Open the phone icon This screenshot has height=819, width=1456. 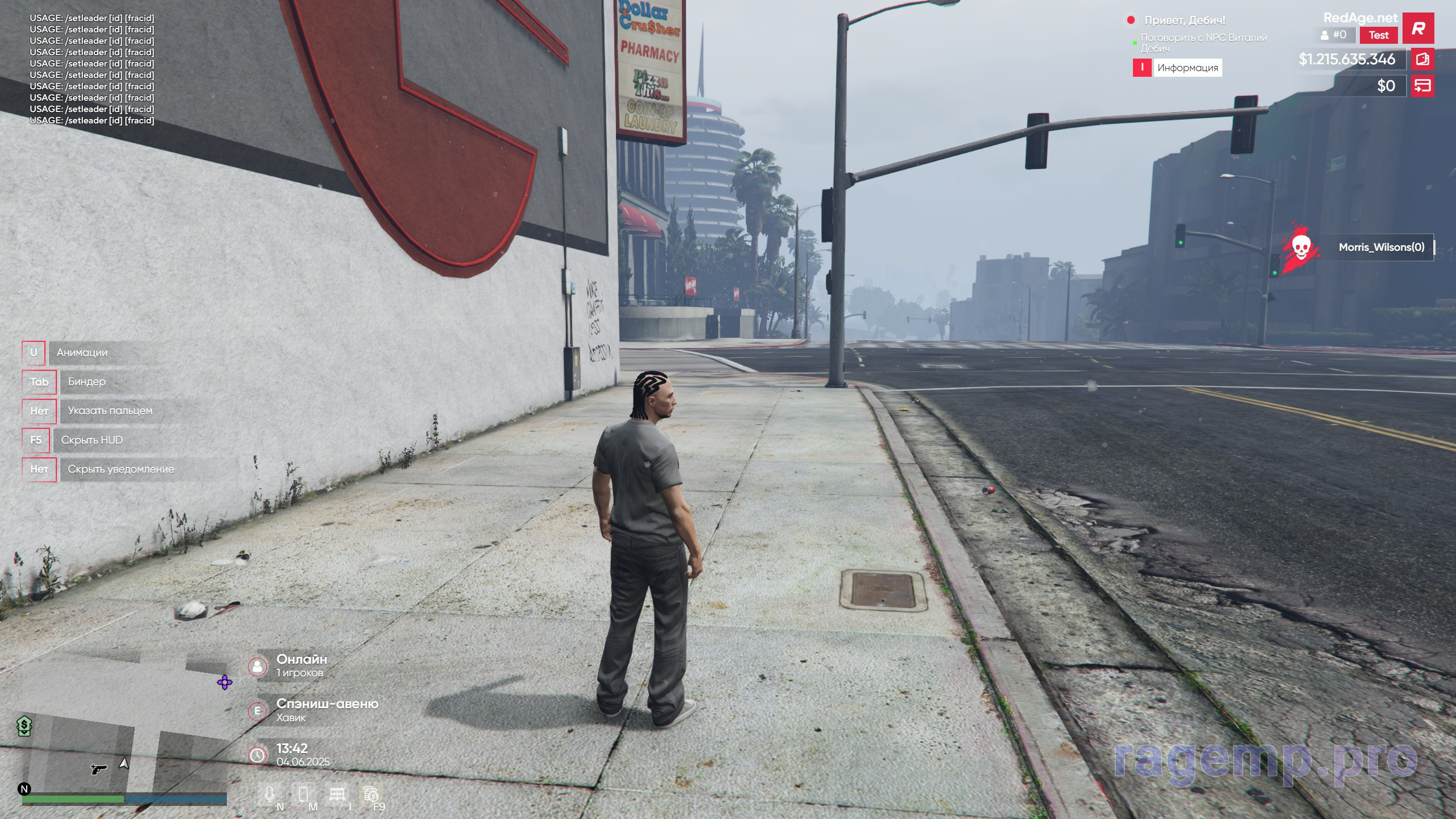tap(303, 794)
